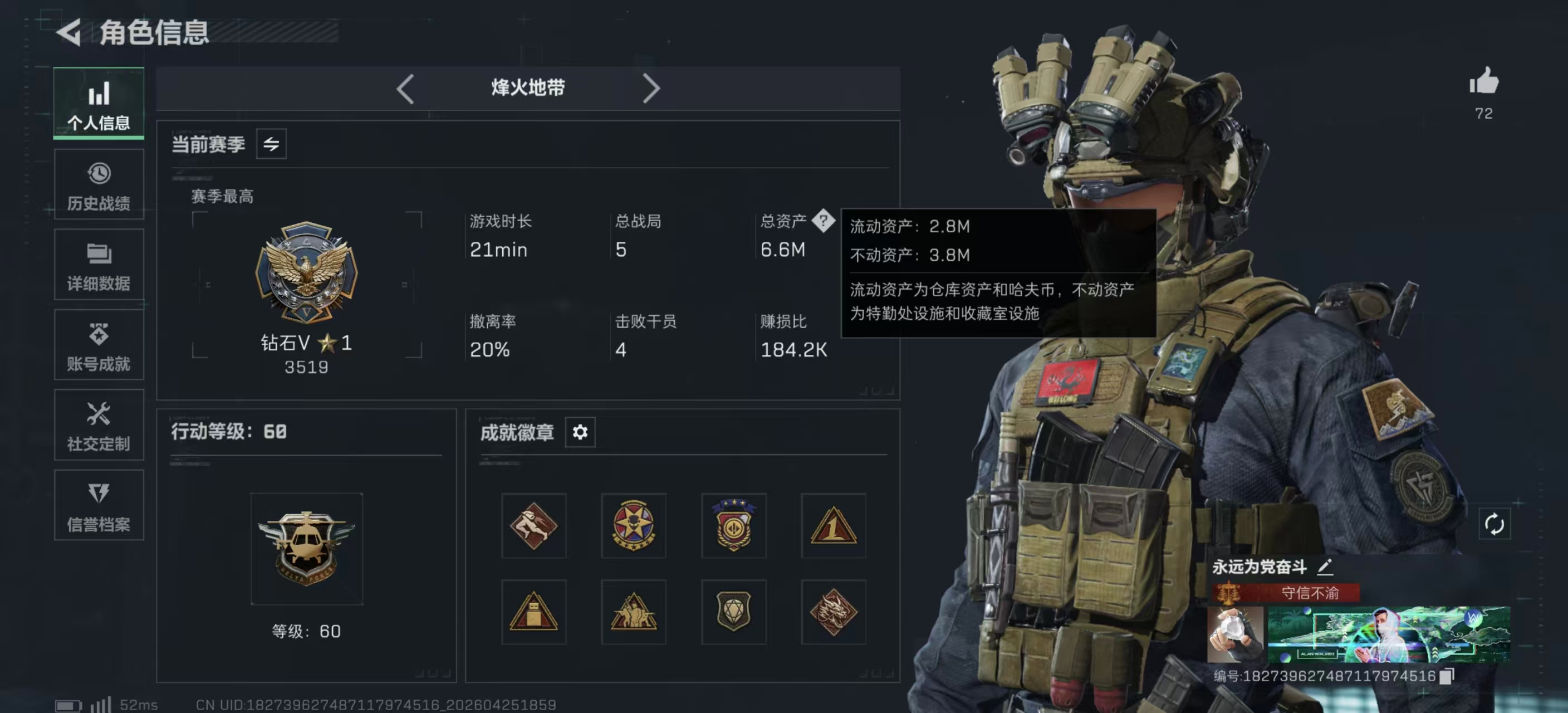Click the left arrow beside 烽火地带
1568x713 pixels.
tap(405, 89)
